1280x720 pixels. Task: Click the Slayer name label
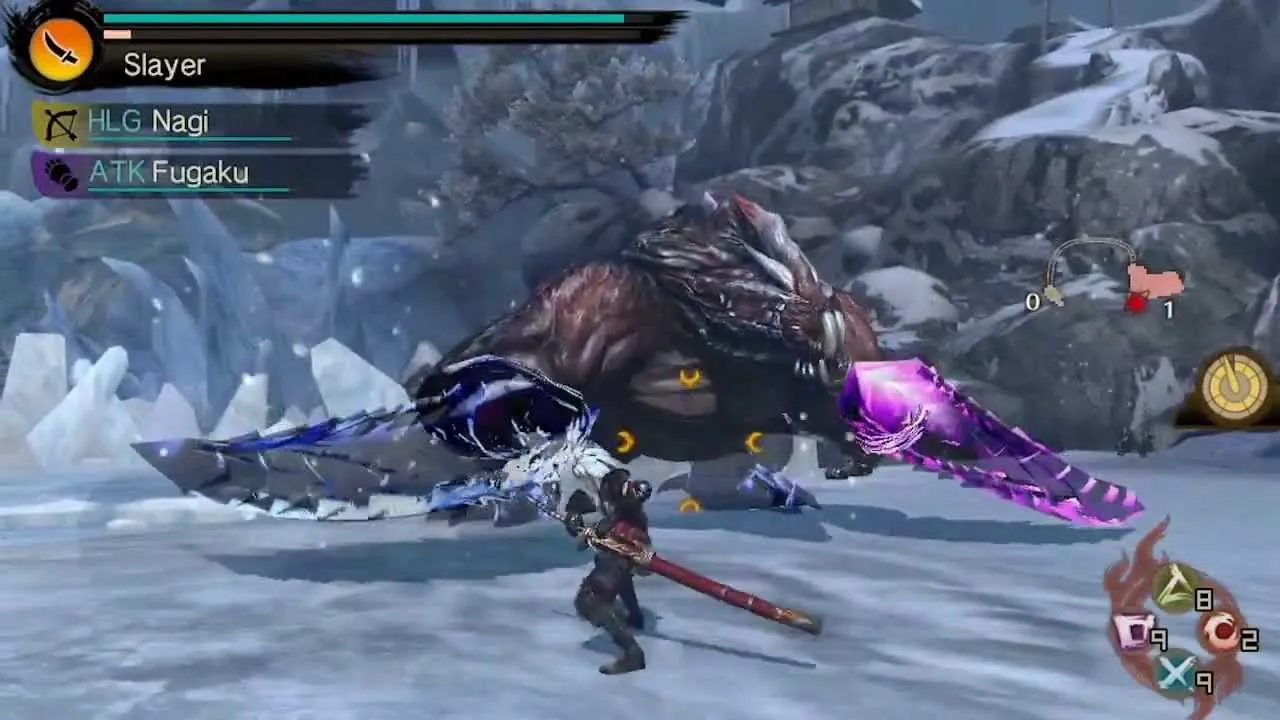pos(164,66)
